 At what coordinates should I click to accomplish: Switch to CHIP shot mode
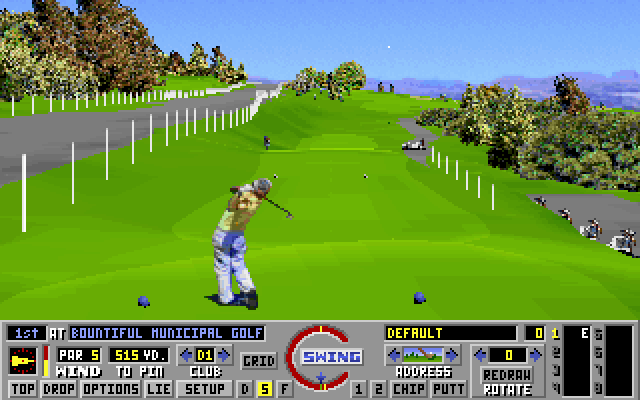coord(406,388)
